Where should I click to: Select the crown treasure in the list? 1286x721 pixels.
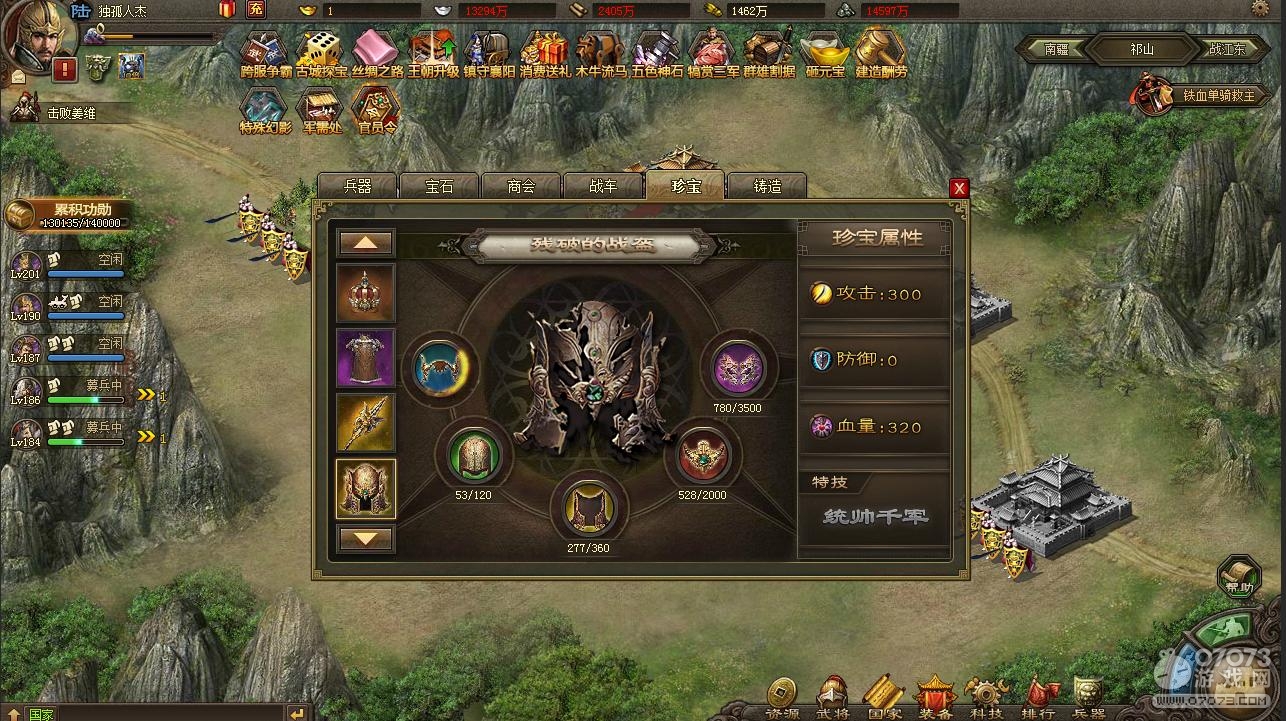pyautogui.click(x=366, y=293)
